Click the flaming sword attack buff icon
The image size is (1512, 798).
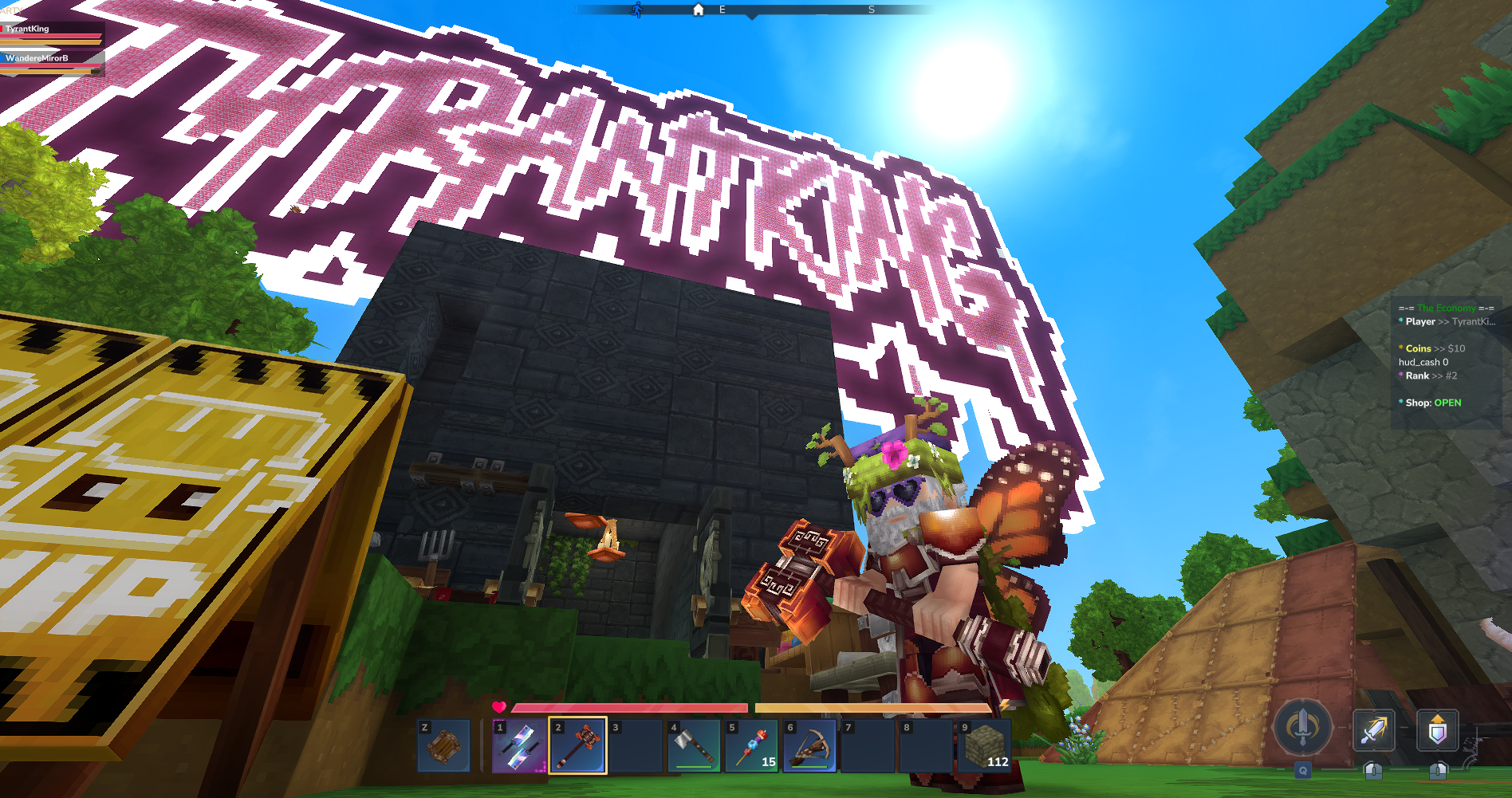click(1373, 728)
